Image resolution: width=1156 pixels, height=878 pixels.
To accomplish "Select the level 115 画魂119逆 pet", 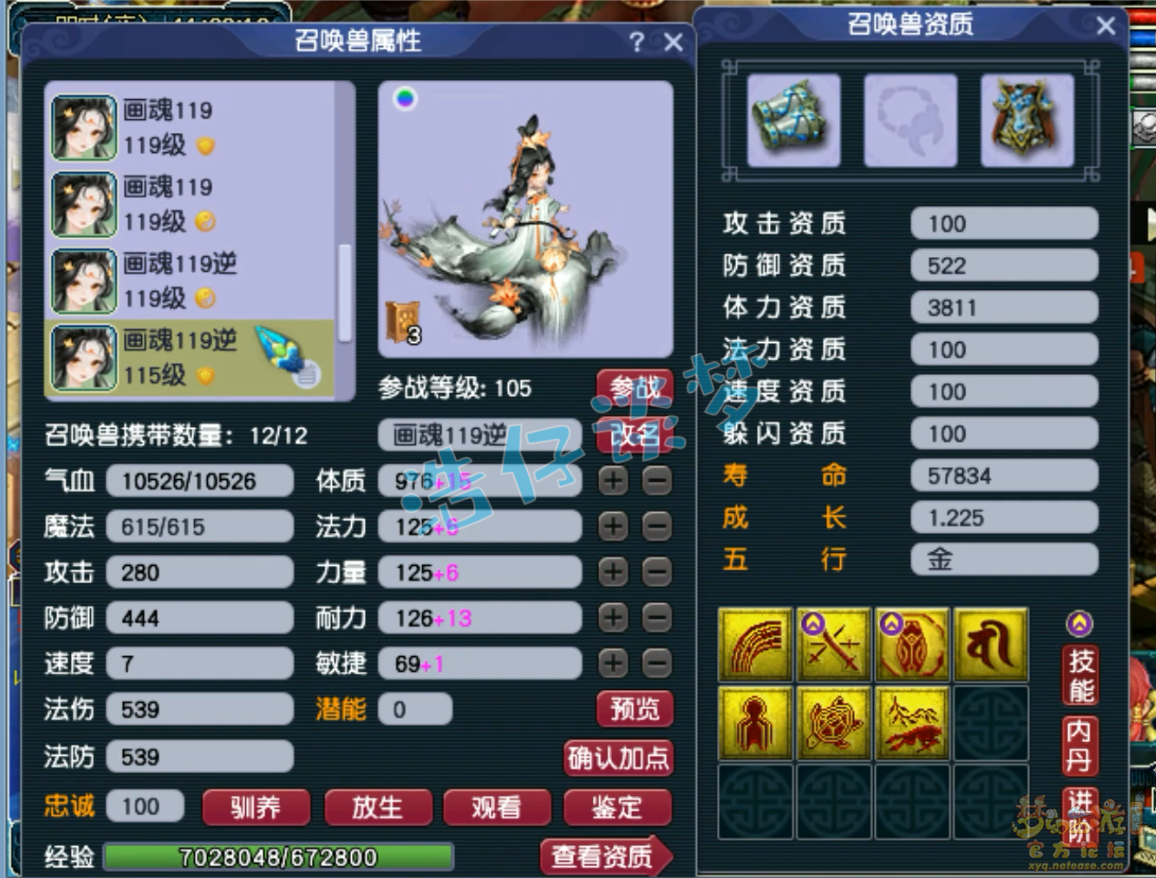I will [x=198, y=358].
